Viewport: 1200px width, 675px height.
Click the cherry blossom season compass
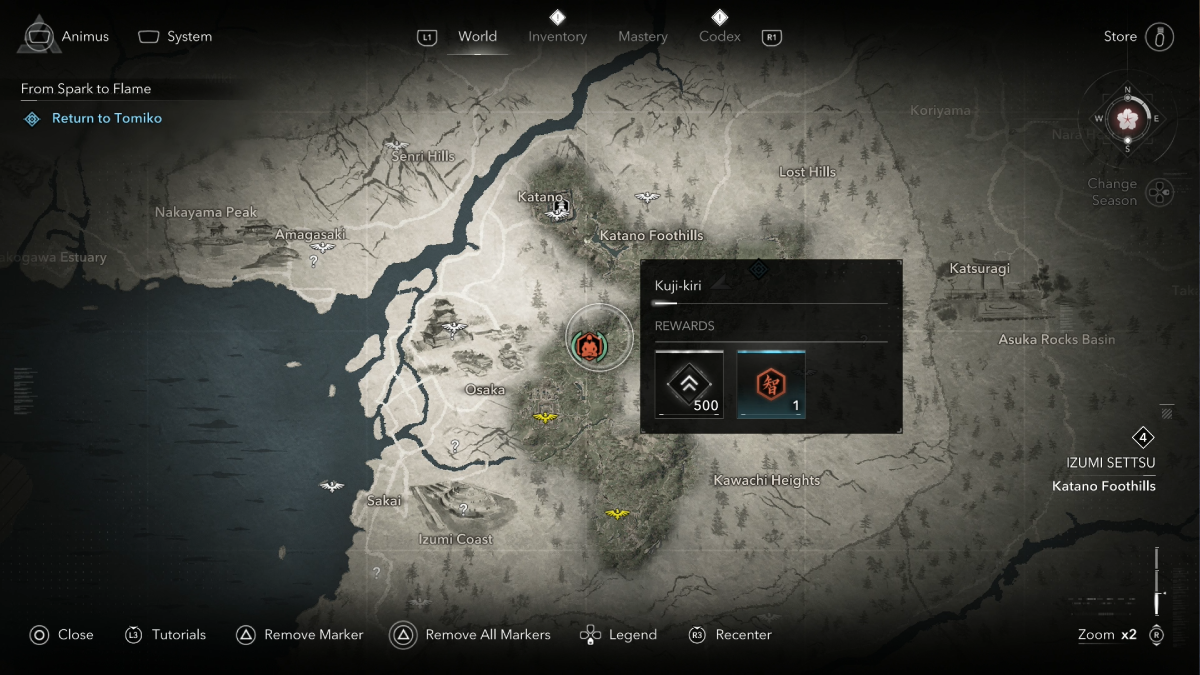1128,118
